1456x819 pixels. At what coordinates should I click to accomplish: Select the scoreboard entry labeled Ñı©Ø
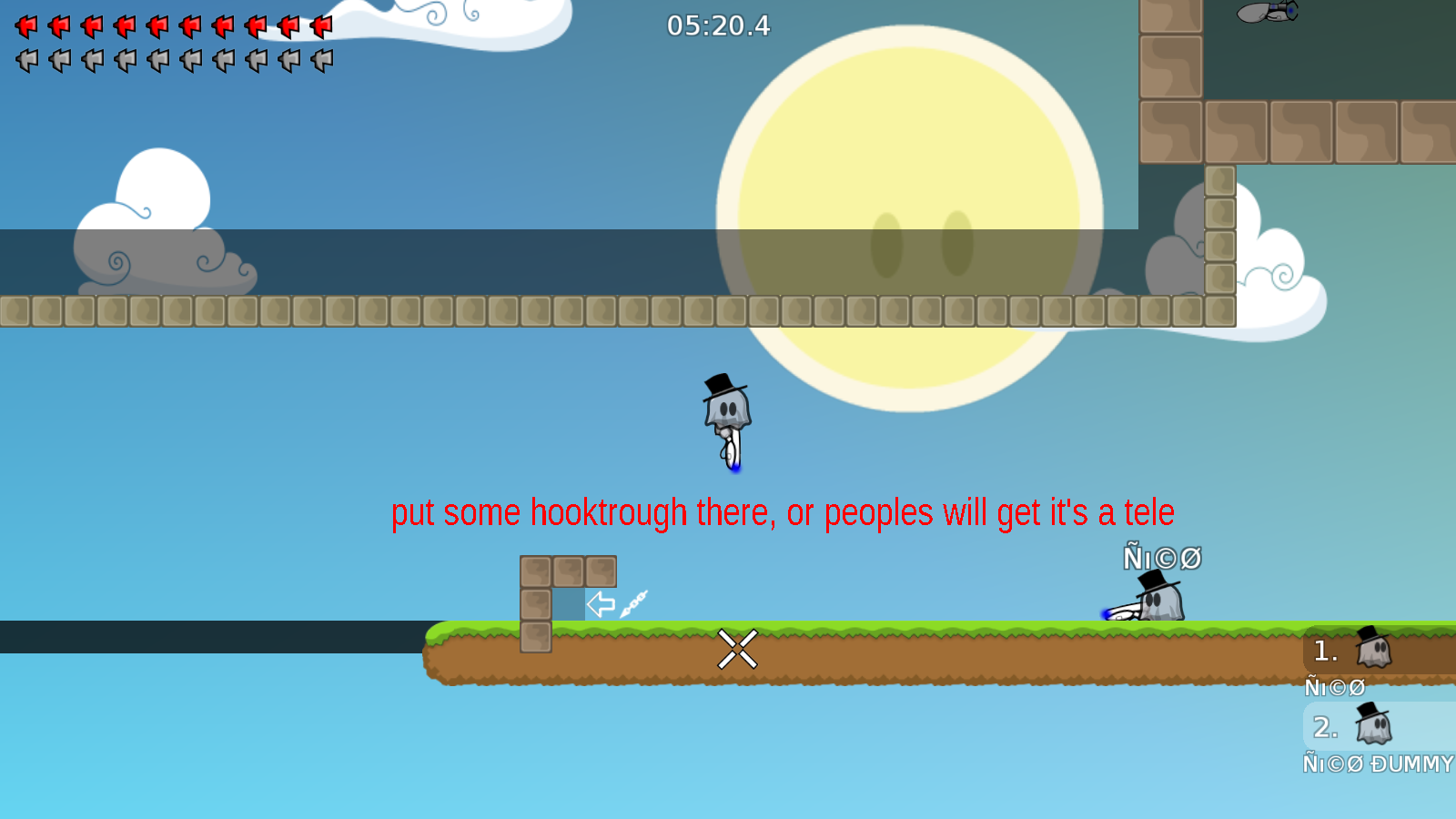point(1336,688)
